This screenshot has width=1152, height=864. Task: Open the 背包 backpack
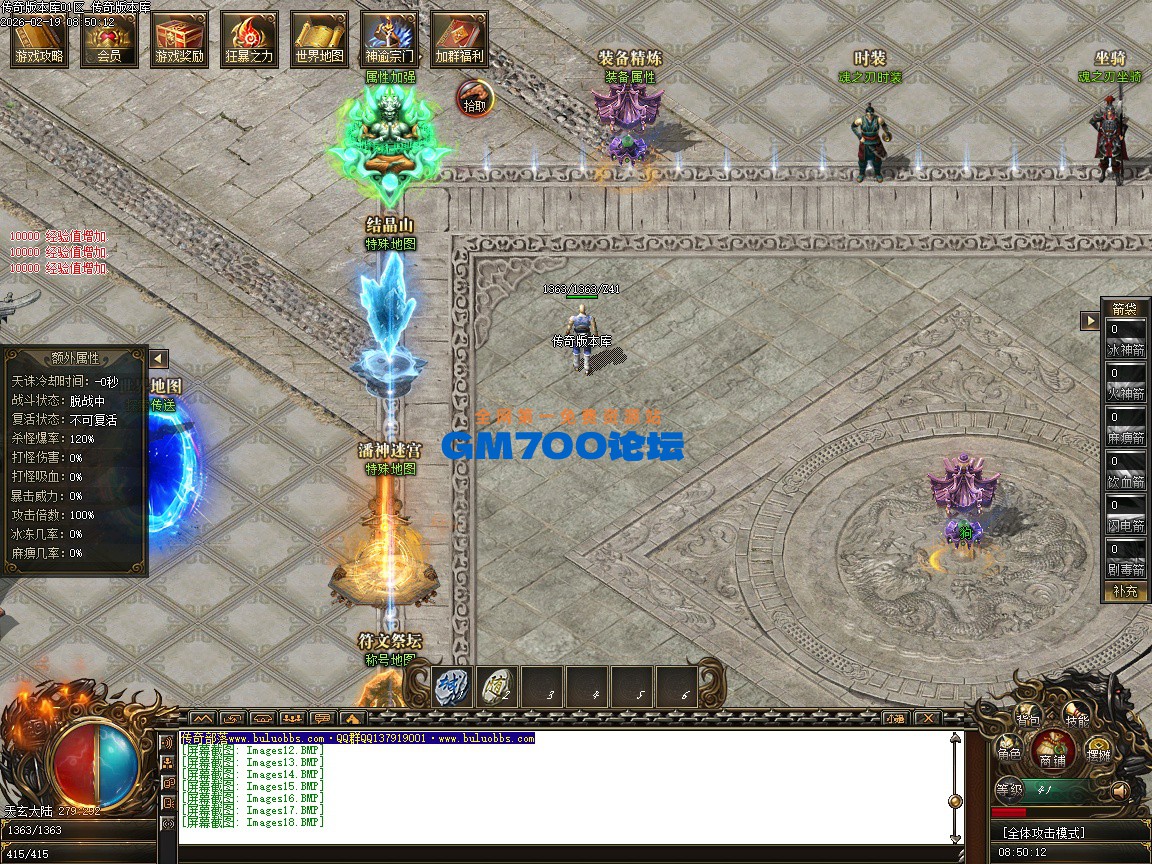tap(1028, 718)
